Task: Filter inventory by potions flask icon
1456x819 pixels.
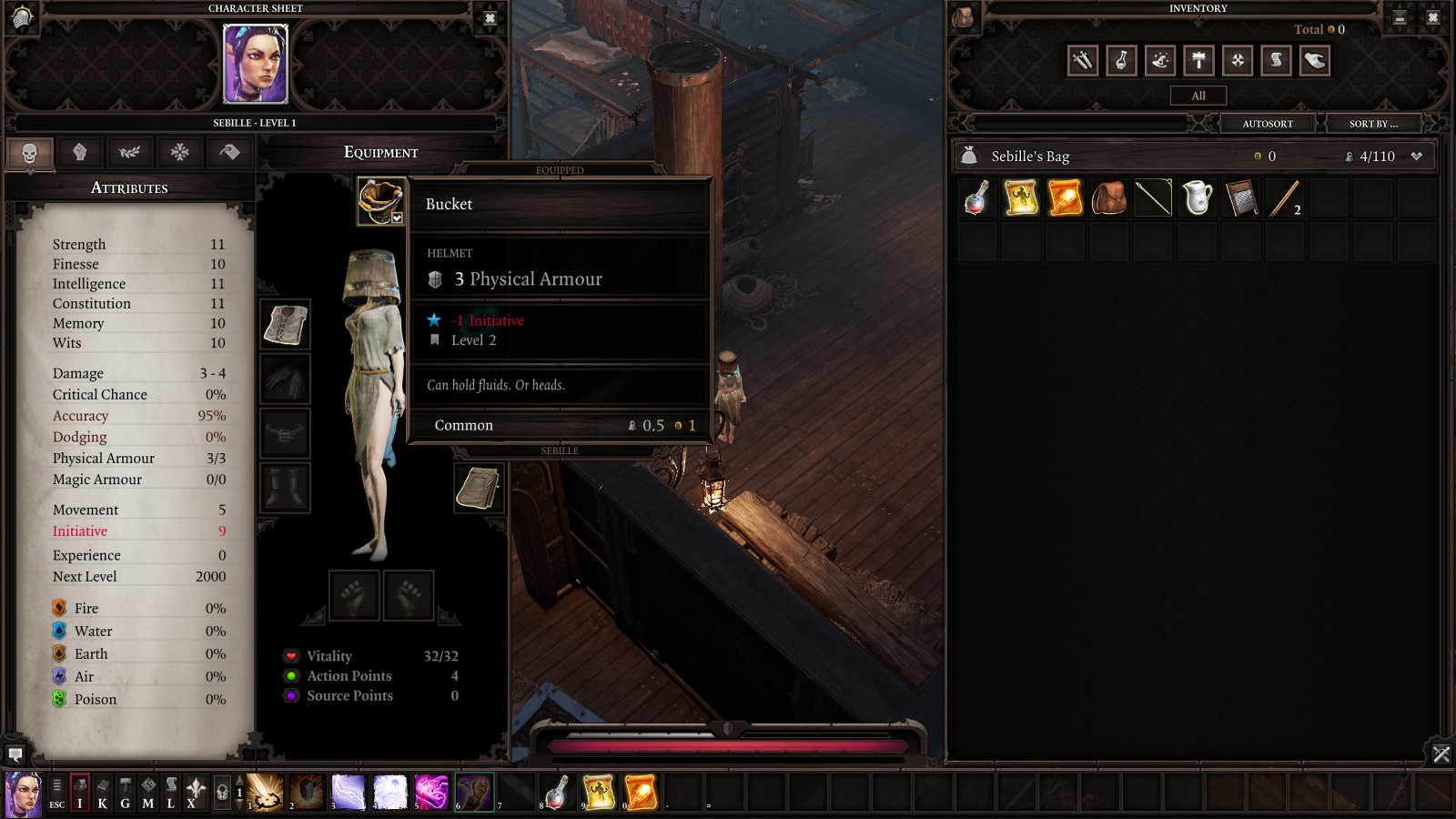Action: 1121,61
